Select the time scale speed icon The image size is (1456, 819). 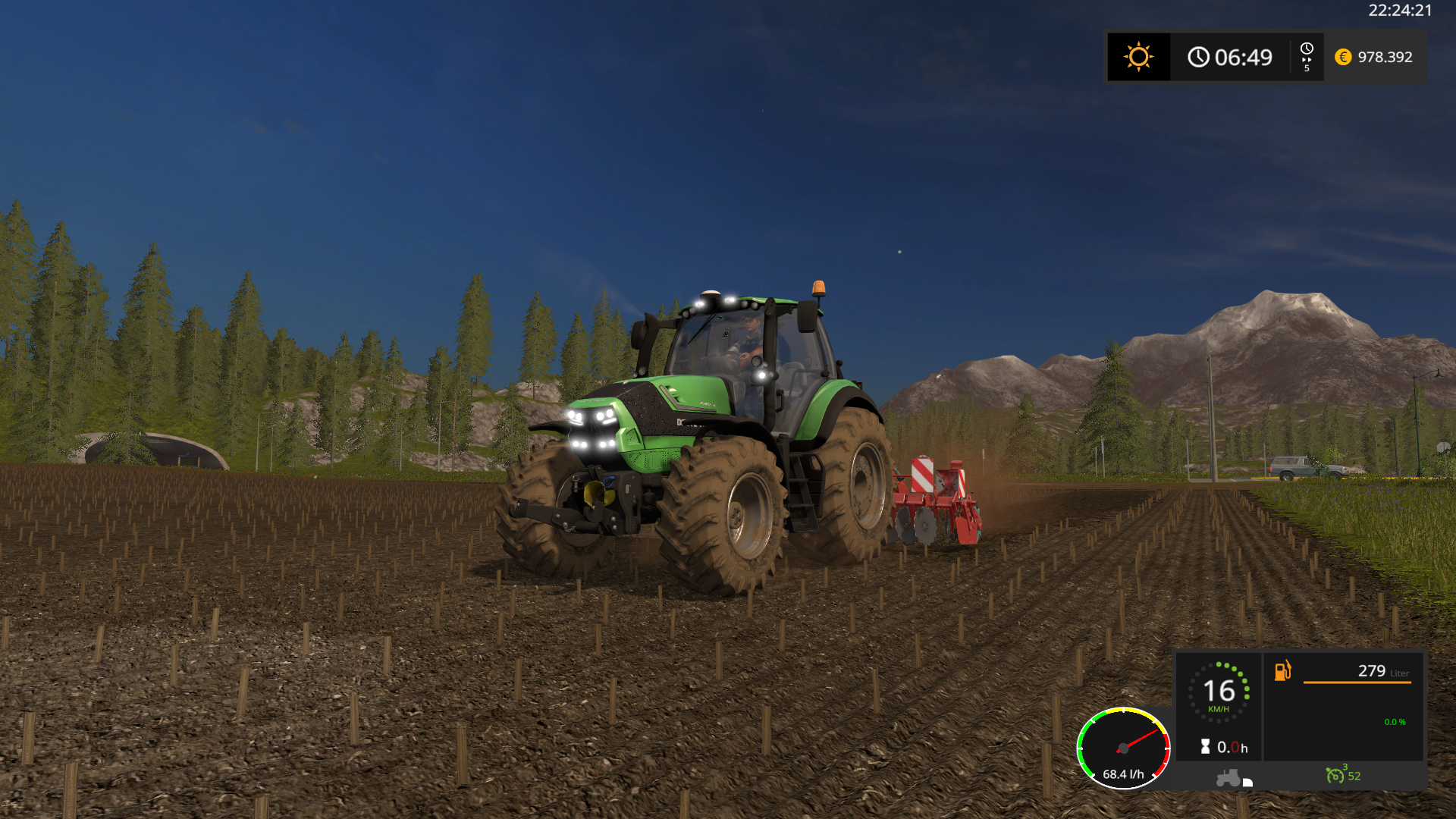point(1307,57)
